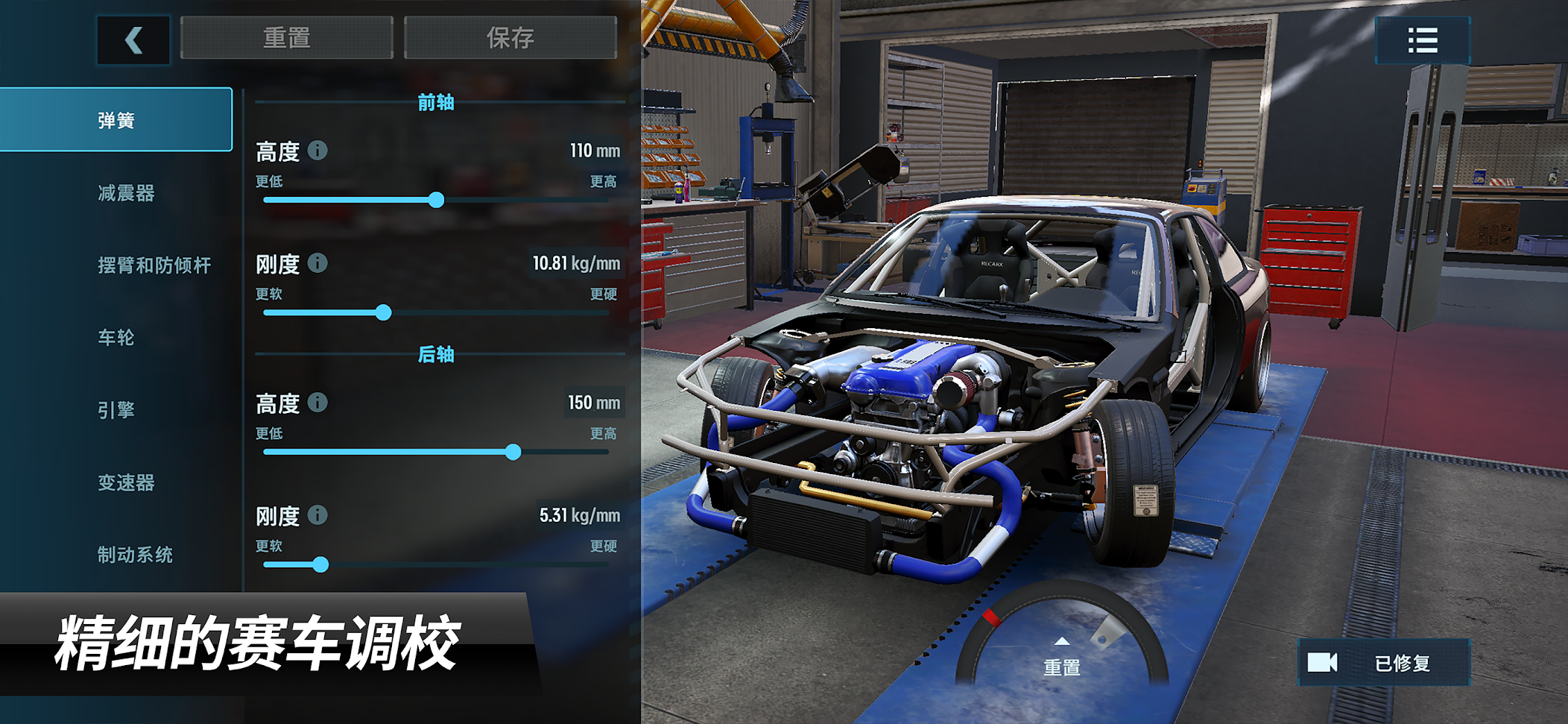Switch to the 变速器 gearbox tab
The width and height of the screenshot is (1568, 724).
126,482
